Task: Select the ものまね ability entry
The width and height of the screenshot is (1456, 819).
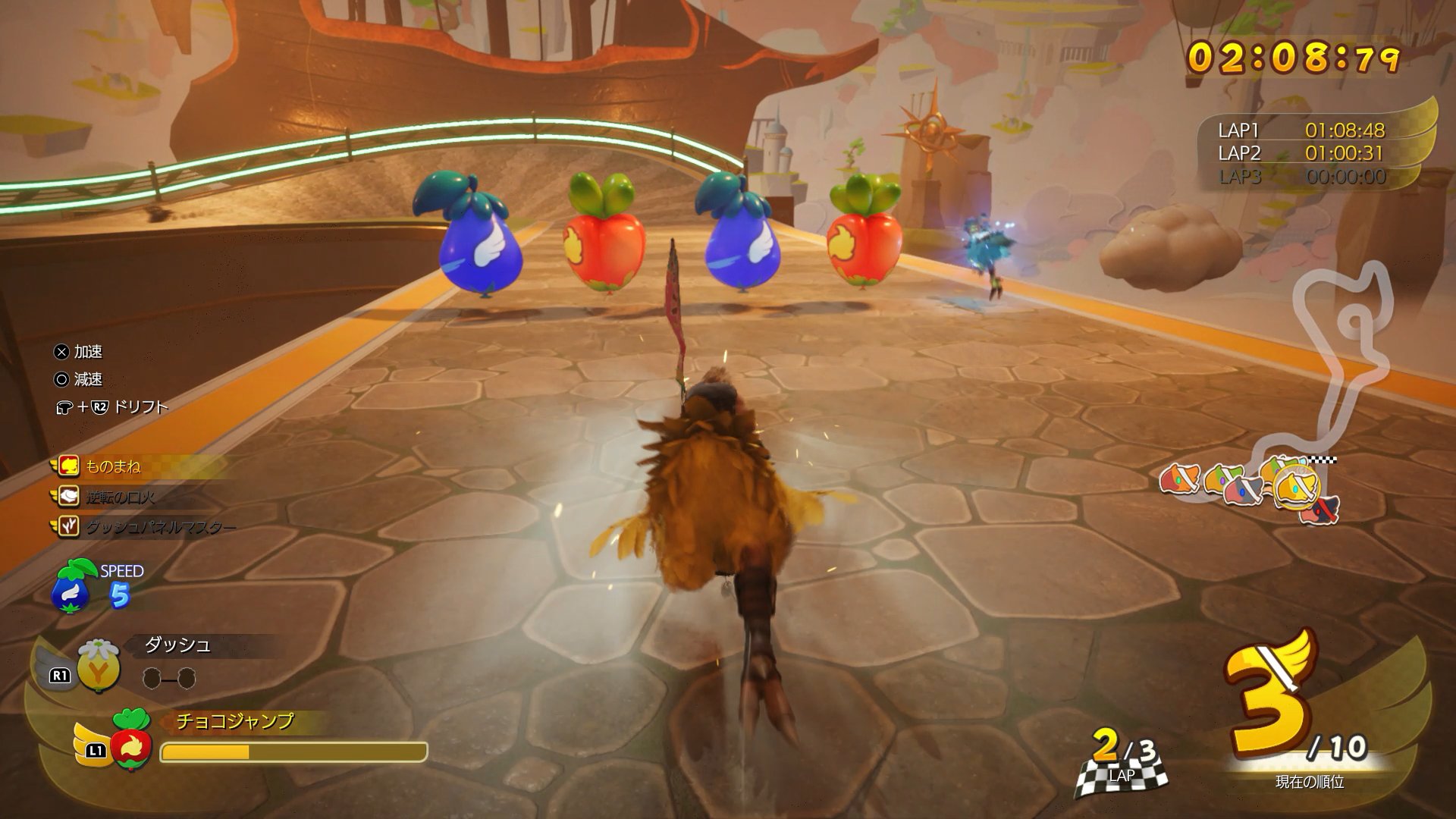Action: (x=112, y=466)
